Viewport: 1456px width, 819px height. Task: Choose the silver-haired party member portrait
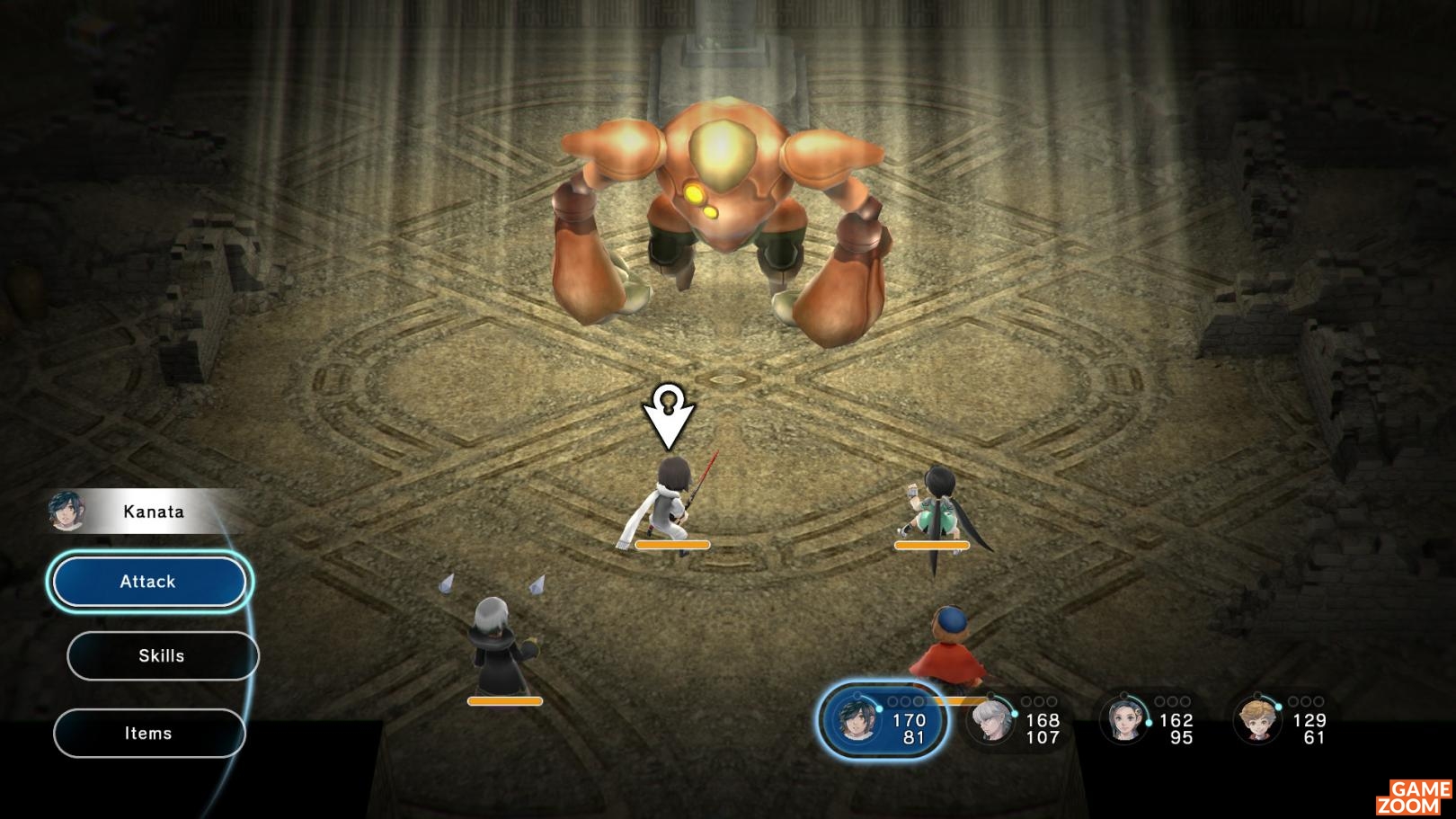pos(991,721)
